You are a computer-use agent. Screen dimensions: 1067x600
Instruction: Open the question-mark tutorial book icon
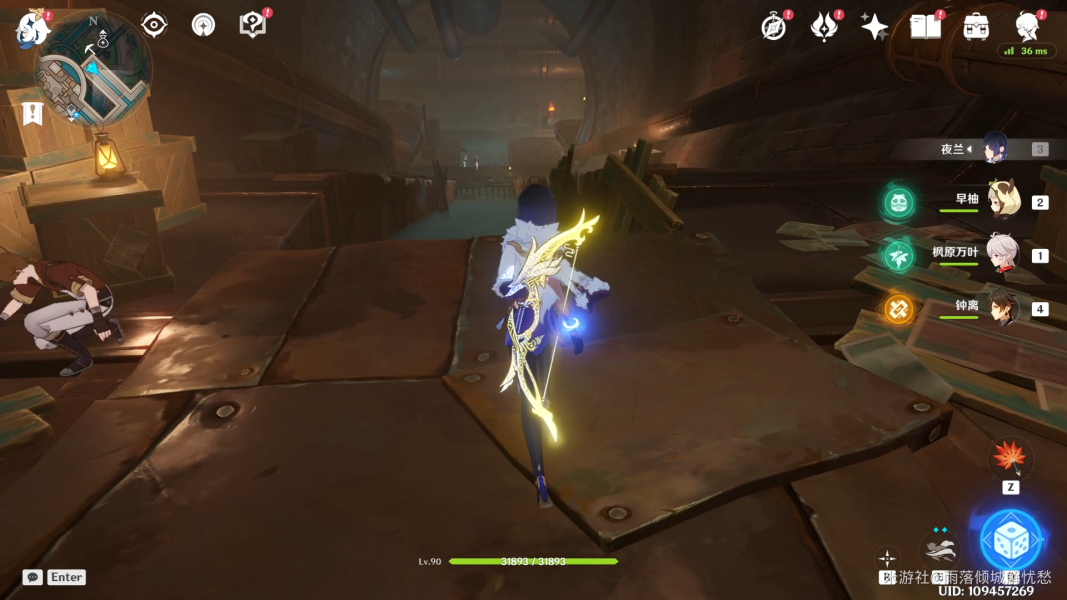(253, 25)
